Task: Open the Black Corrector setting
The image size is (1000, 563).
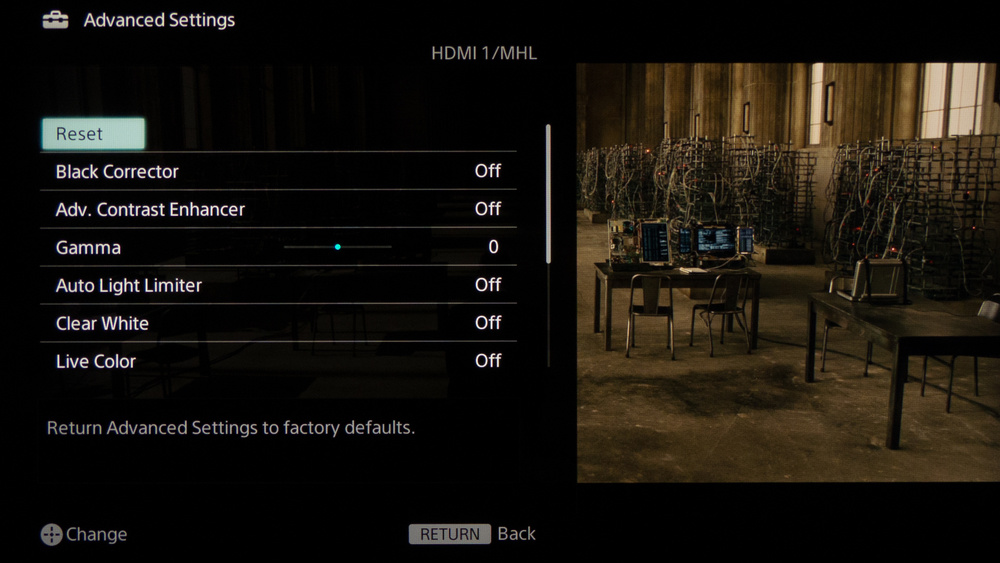Action: pyautogui.click(x=278, y=171)
